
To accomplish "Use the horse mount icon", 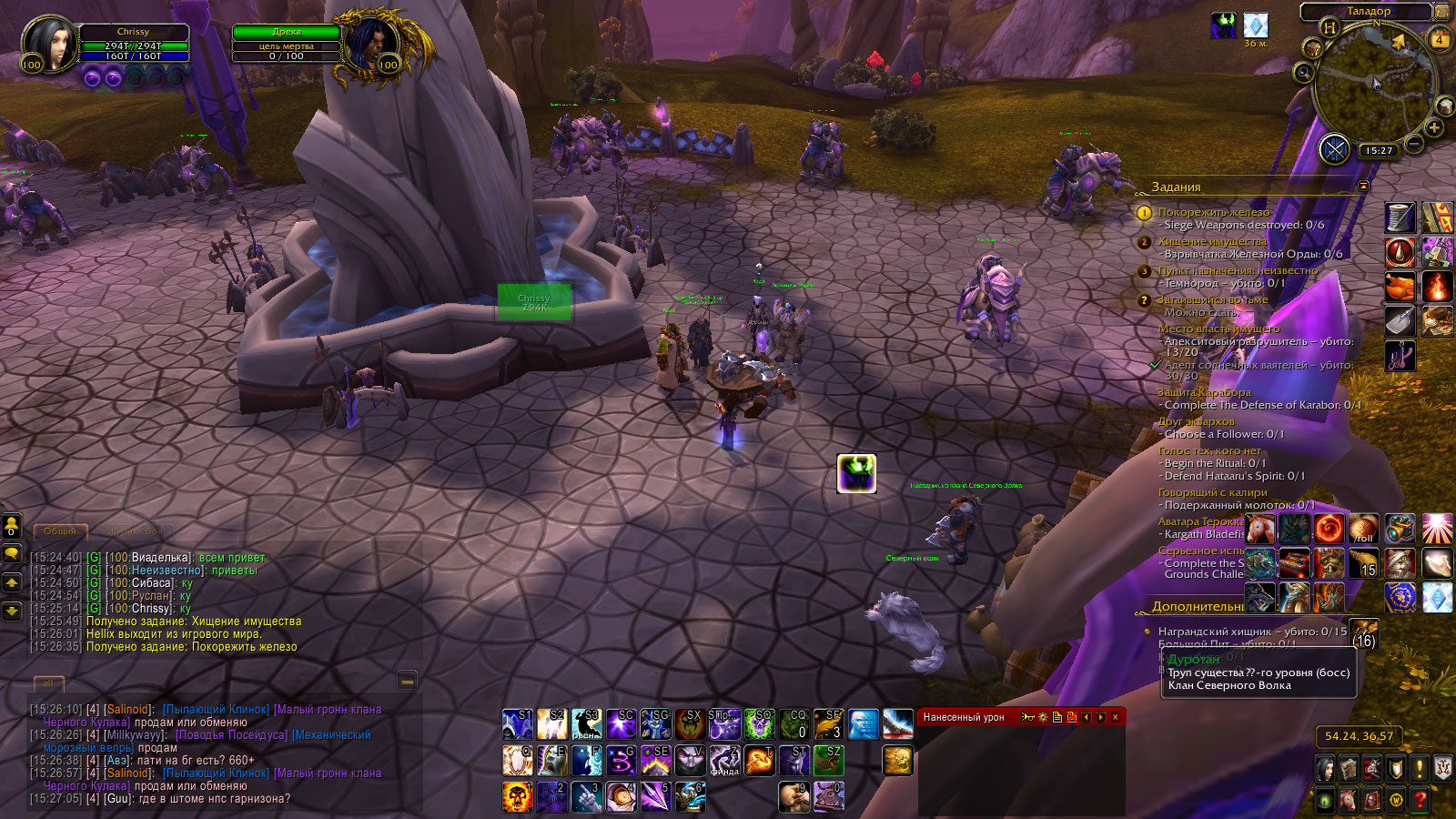I will coord(1260,529).
